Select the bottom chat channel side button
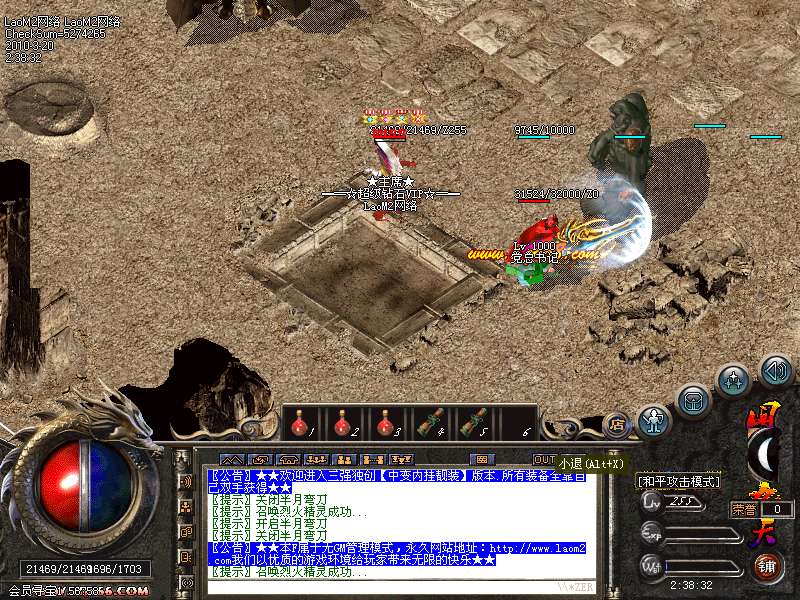The height and width of the screenshot is (600, 800). point(185,582)
